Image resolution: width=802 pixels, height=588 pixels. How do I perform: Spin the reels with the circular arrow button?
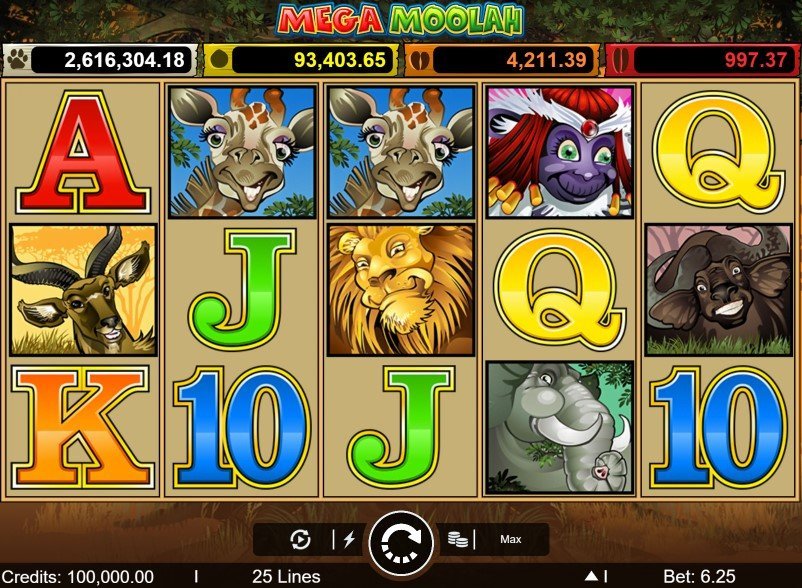click(x=400, y=540)
